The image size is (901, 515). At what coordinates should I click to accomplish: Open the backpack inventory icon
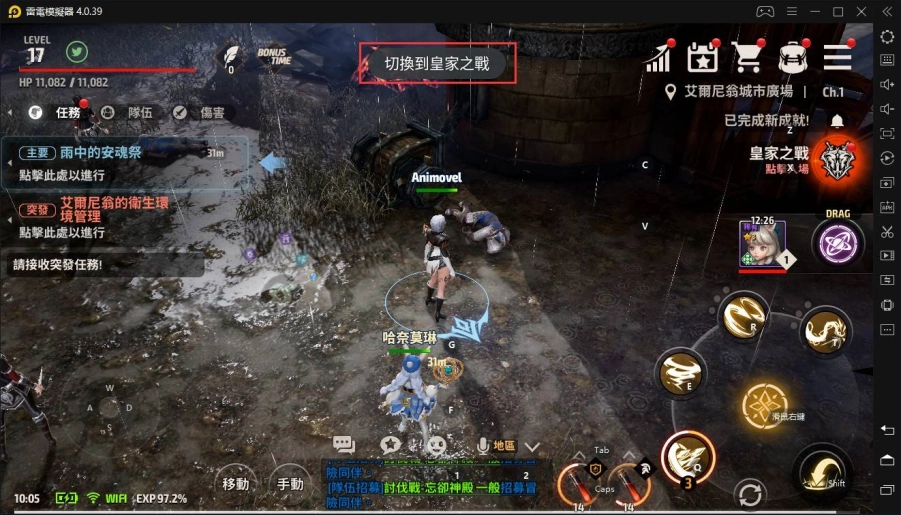point(793,58)
